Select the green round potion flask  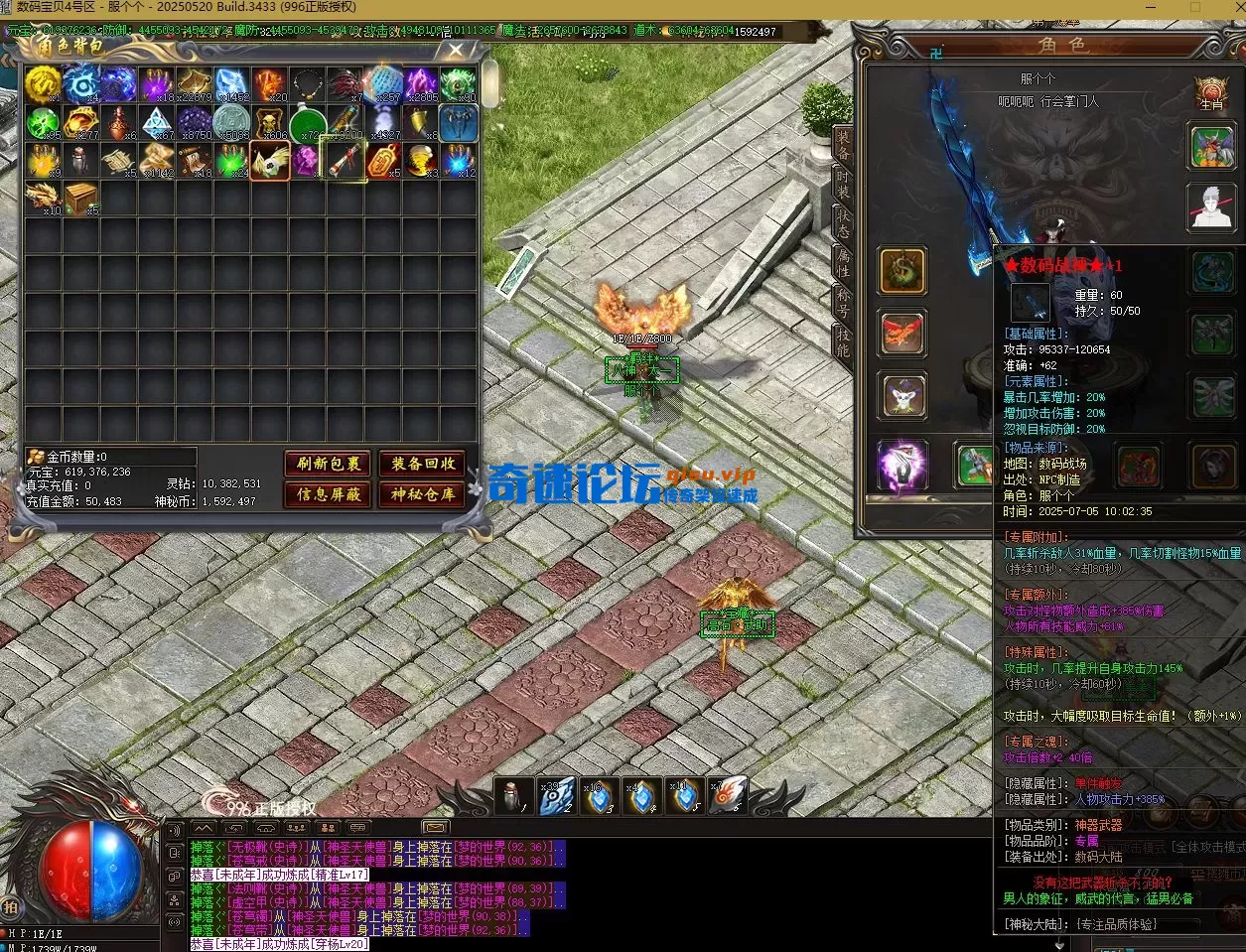point(308,123)
